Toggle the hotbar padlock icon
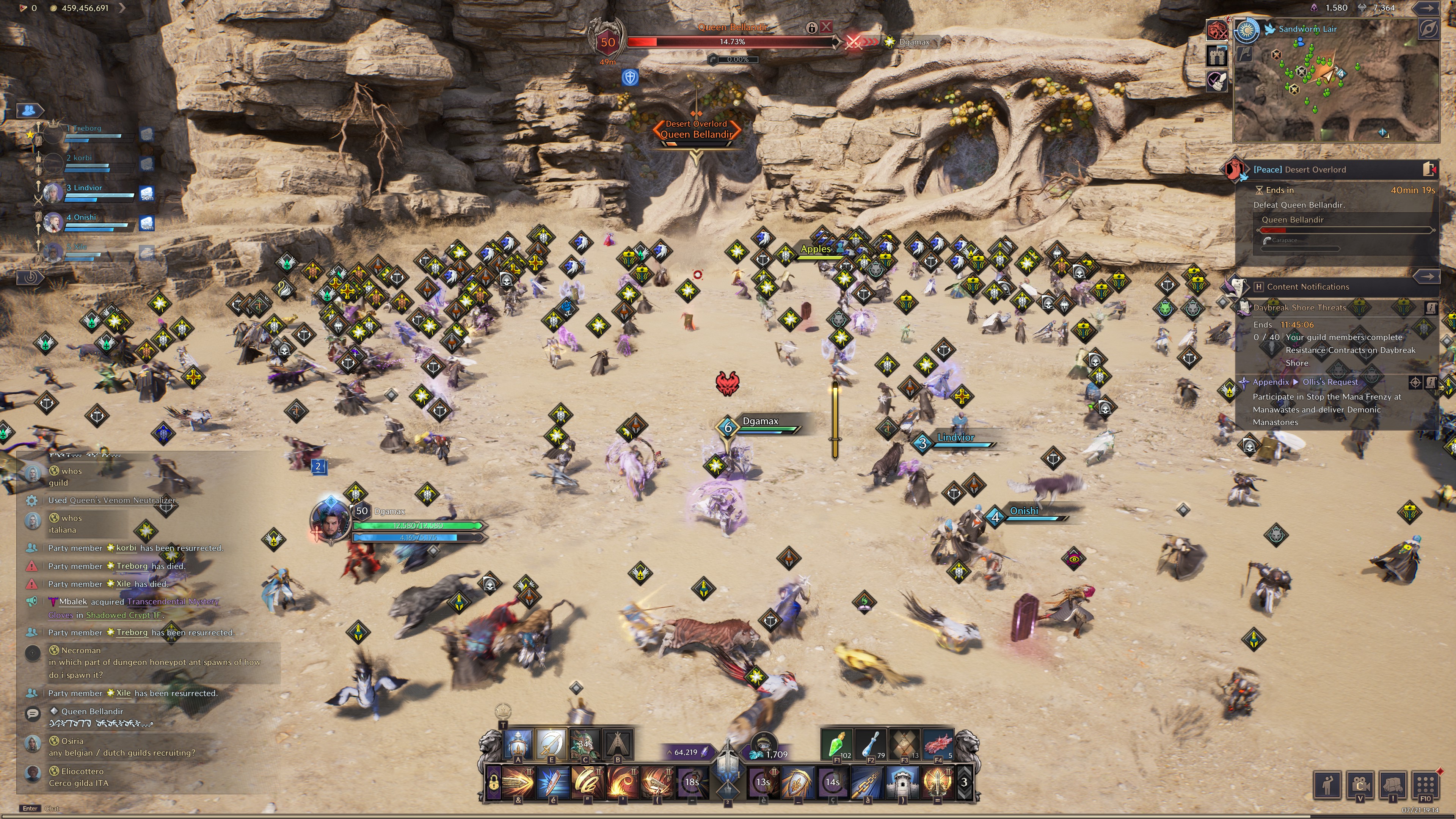The image size is (1456, 819). [493, 783]
